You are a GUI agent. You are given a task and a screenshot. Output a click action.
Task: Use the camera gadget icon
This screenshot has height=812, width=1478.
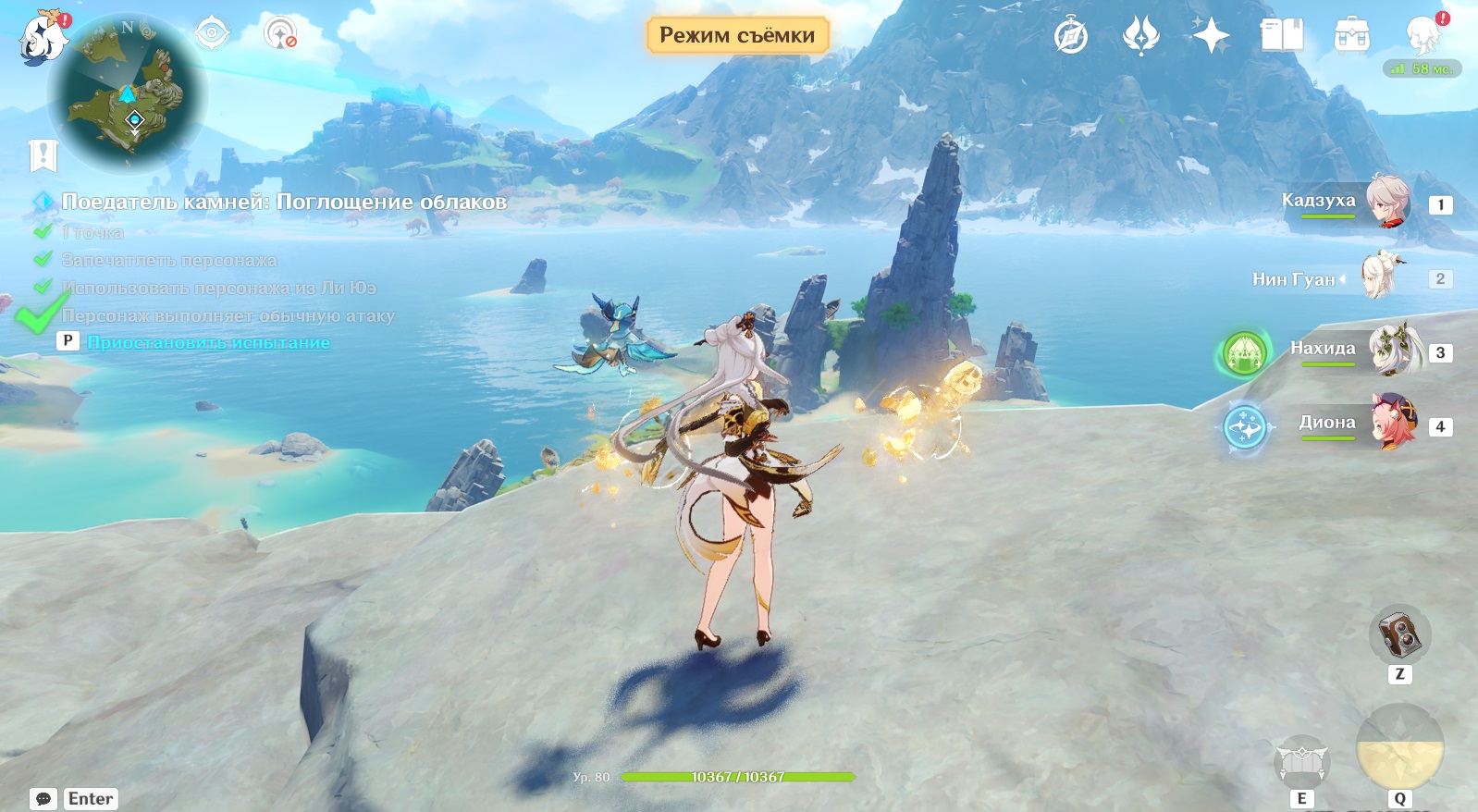(x=1399, y=634)
